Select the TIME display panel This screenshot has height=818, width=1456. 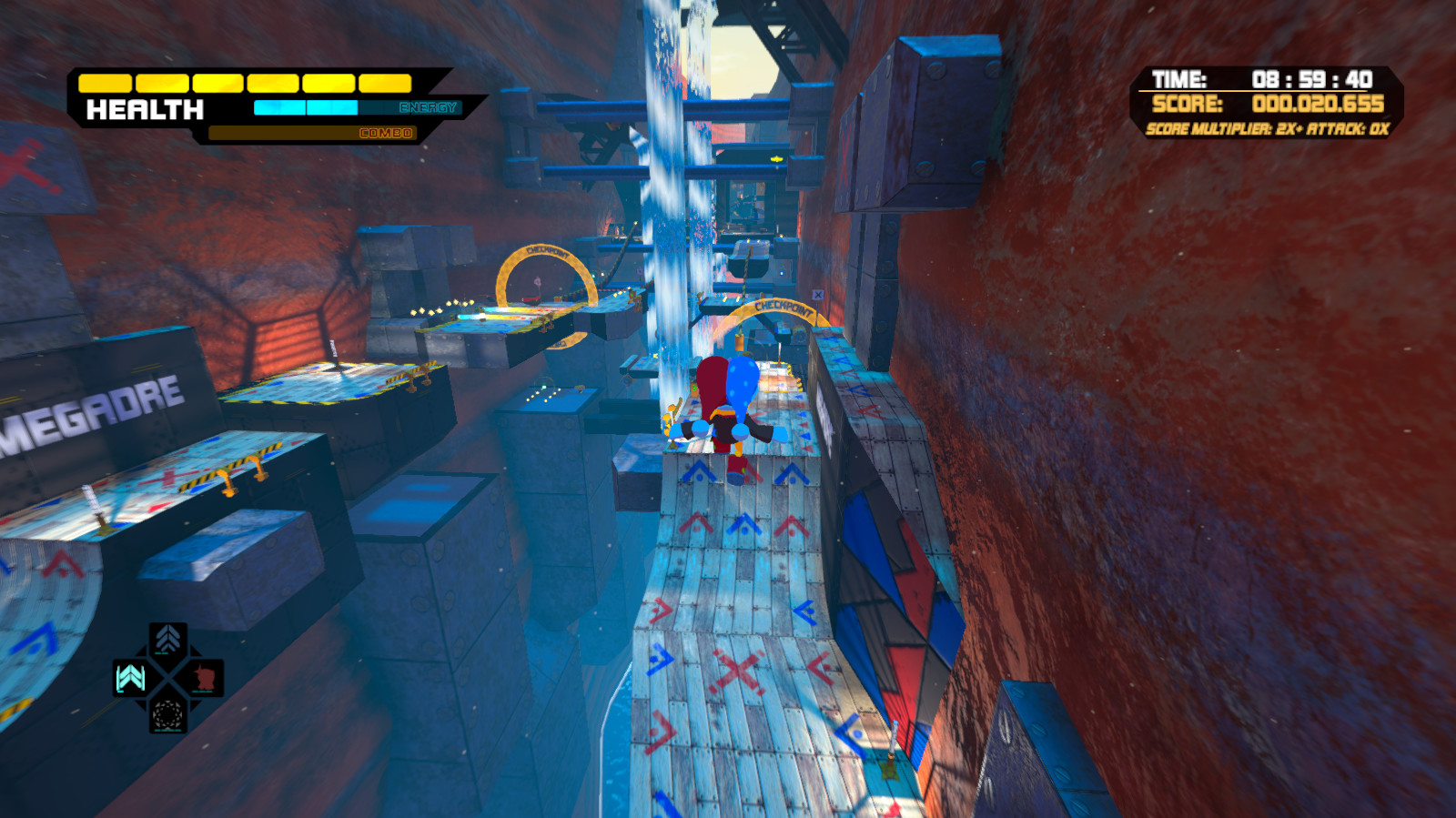pos(1256,79)
